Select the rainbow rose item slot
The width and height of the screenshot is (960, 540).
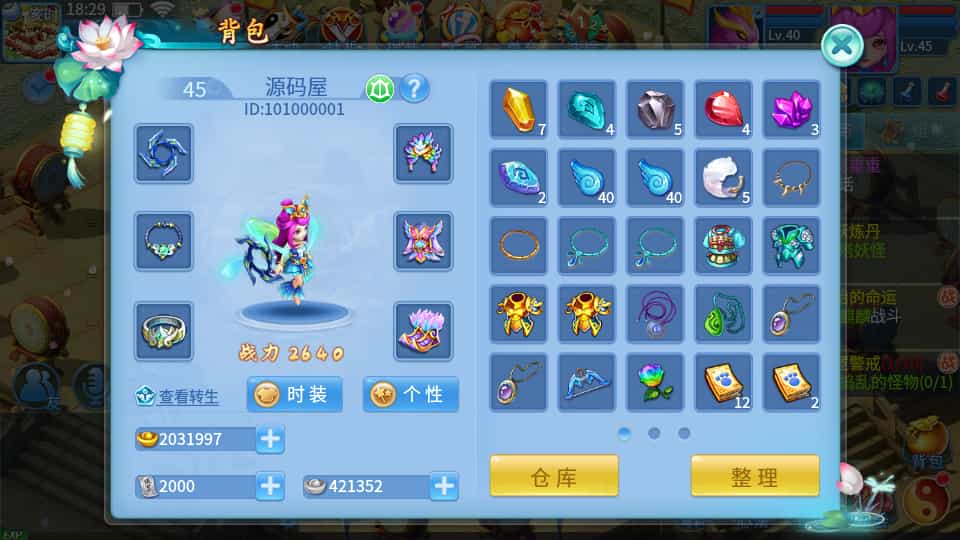point(655,382)
